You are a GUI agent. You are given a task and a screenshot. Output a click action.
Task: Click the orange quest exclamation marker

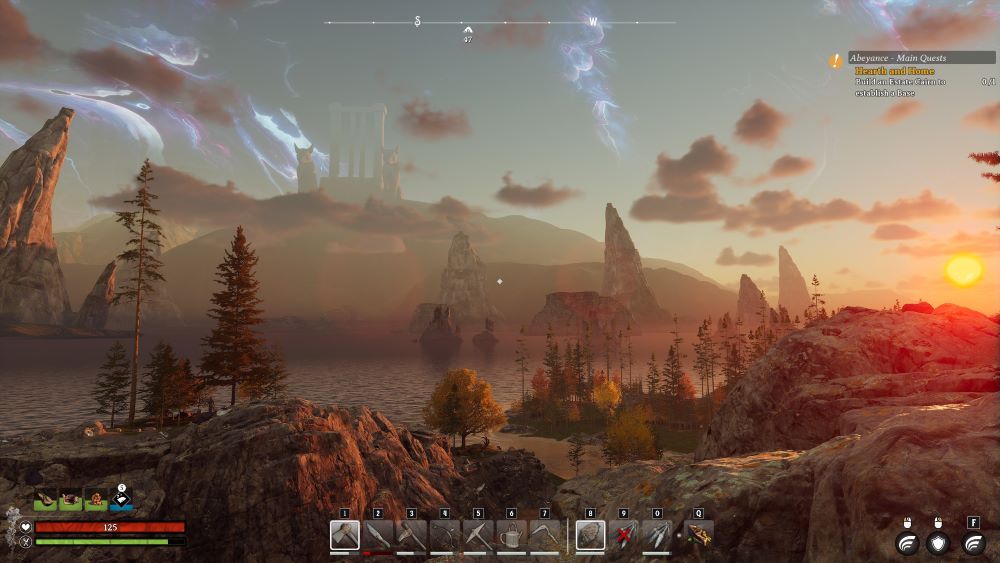click(x=835, y=60)
